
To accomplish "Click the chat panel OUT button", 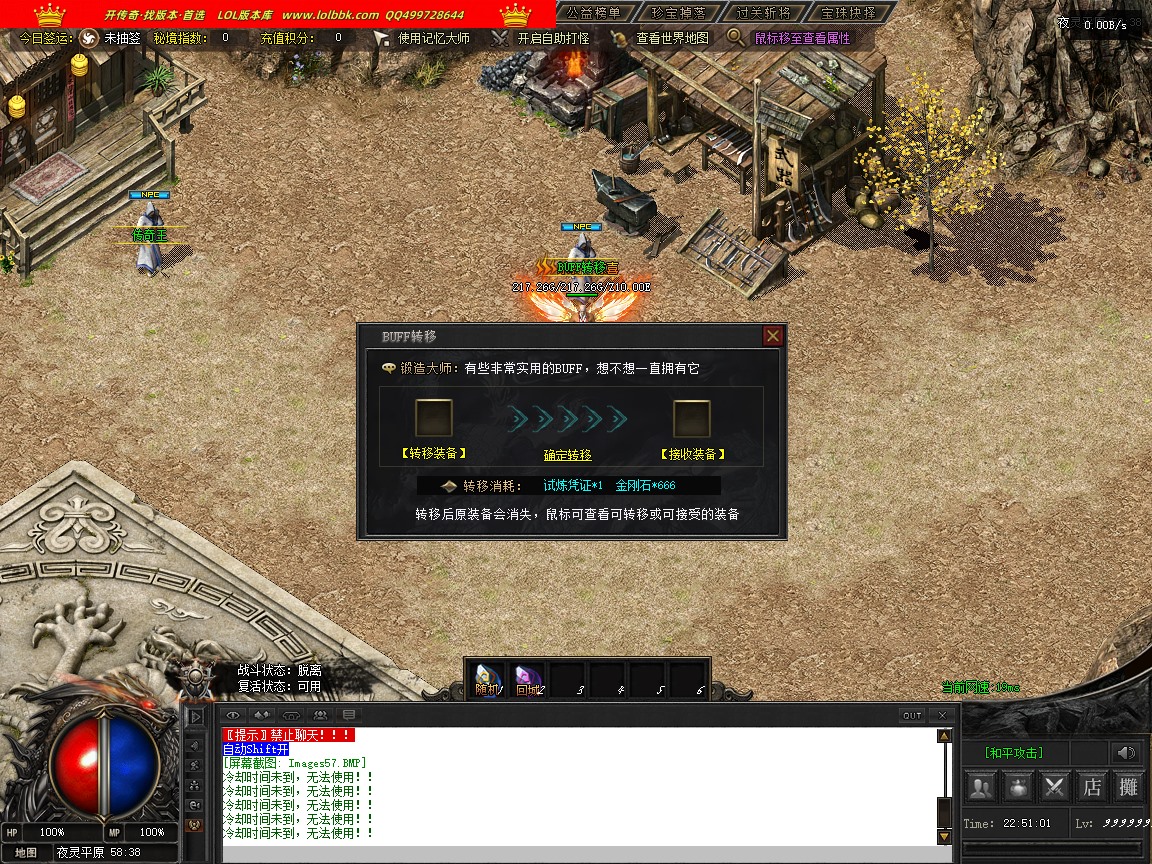I will 912,715.
